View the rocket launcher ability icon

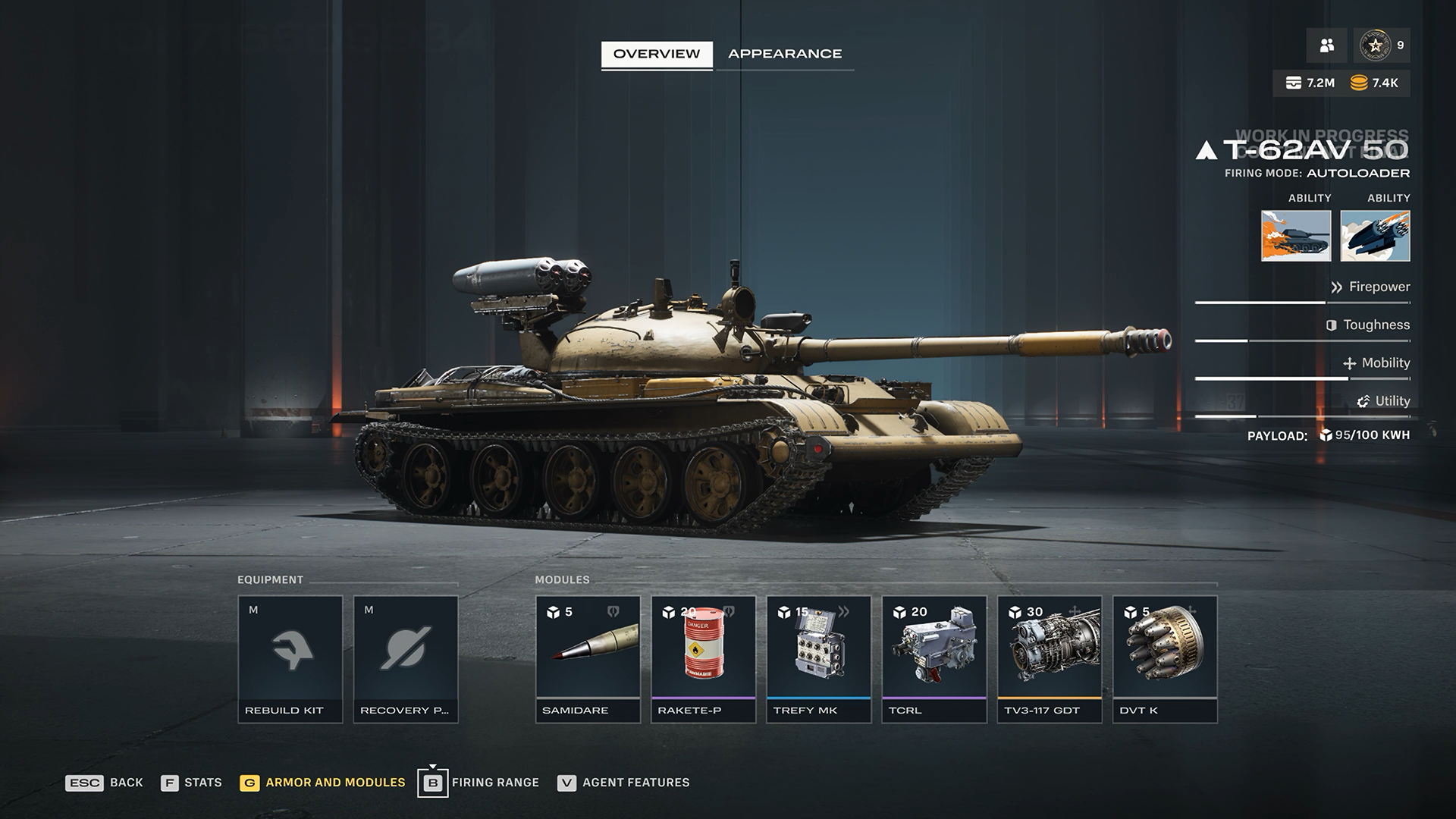click(1375, 236)
